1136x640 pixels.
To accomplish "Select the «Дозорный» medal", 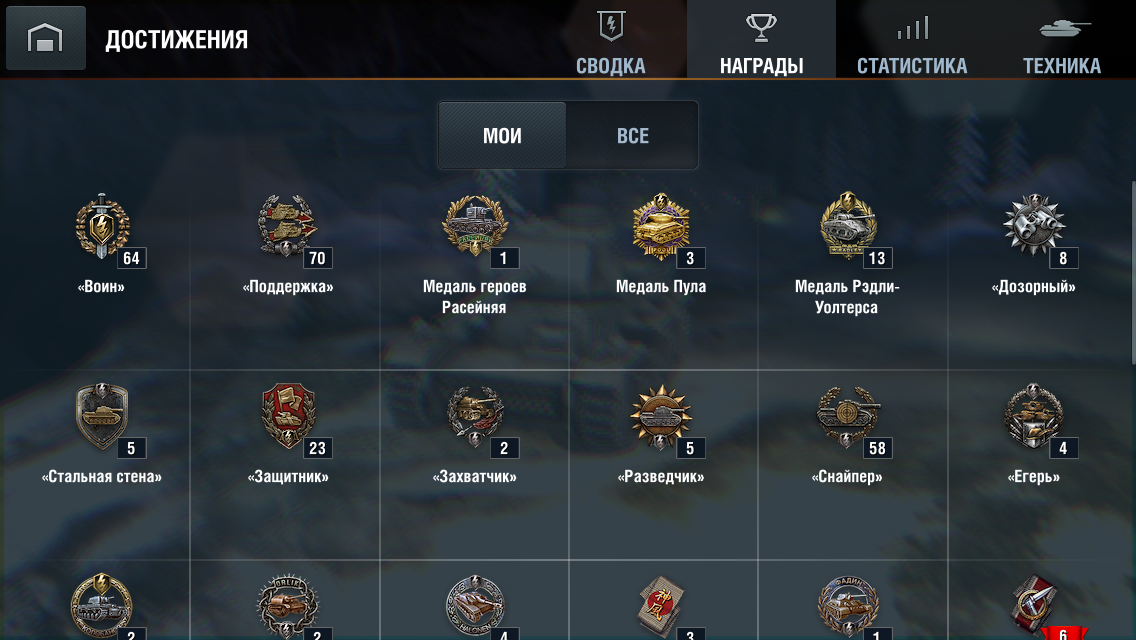I will 1034,228.
